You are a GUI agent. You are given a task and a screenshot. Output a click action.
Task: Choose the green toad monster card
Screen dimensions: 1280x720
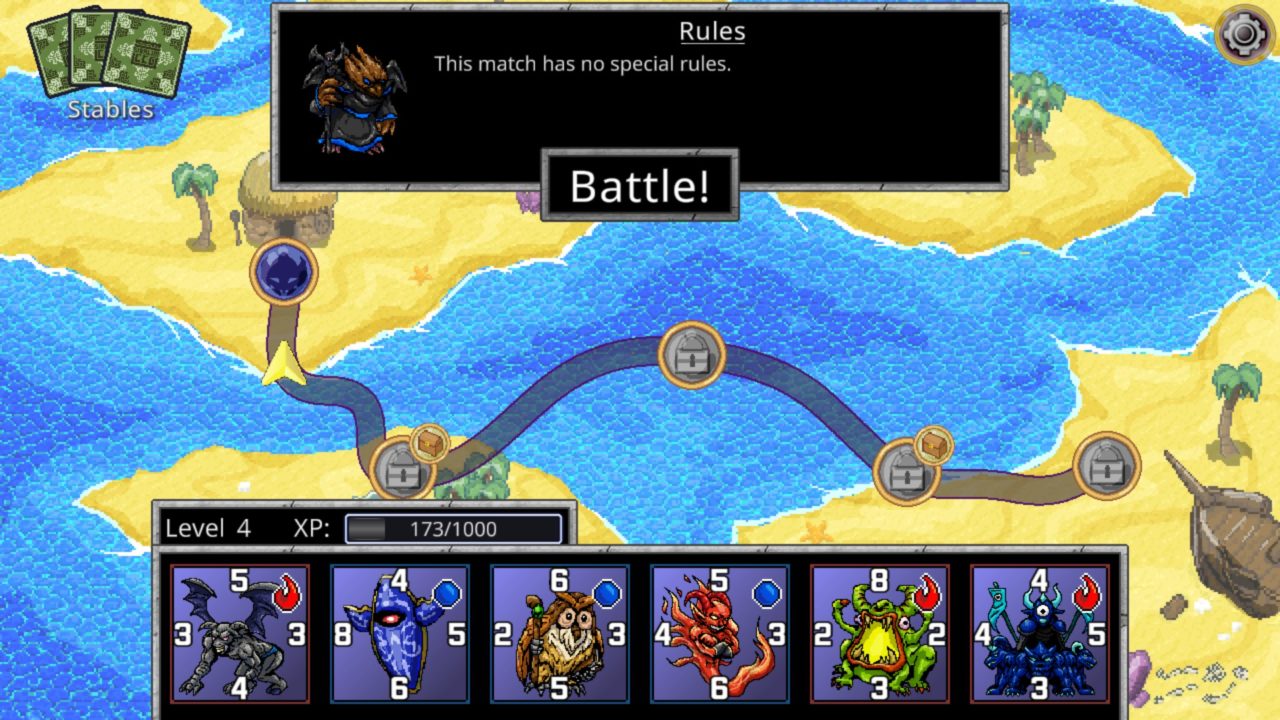click(x=880, y=633)
